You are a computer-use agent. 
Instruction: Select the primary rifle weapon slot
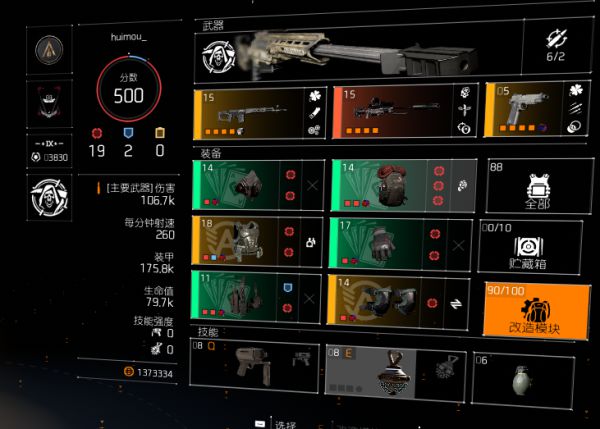tap(259, 111)
